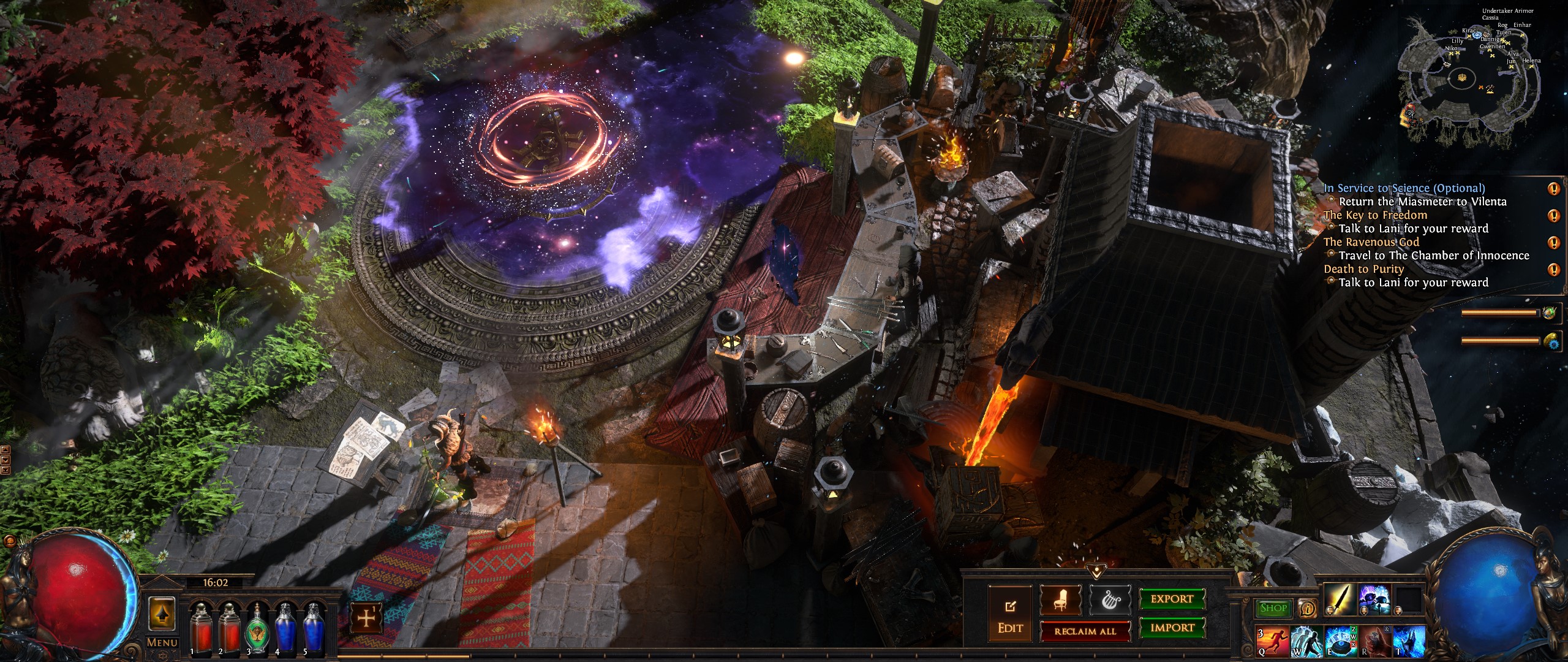Open the harp music selector
The height and width of the screenshot is (662, 1568).
click(x=1110, y=600)
